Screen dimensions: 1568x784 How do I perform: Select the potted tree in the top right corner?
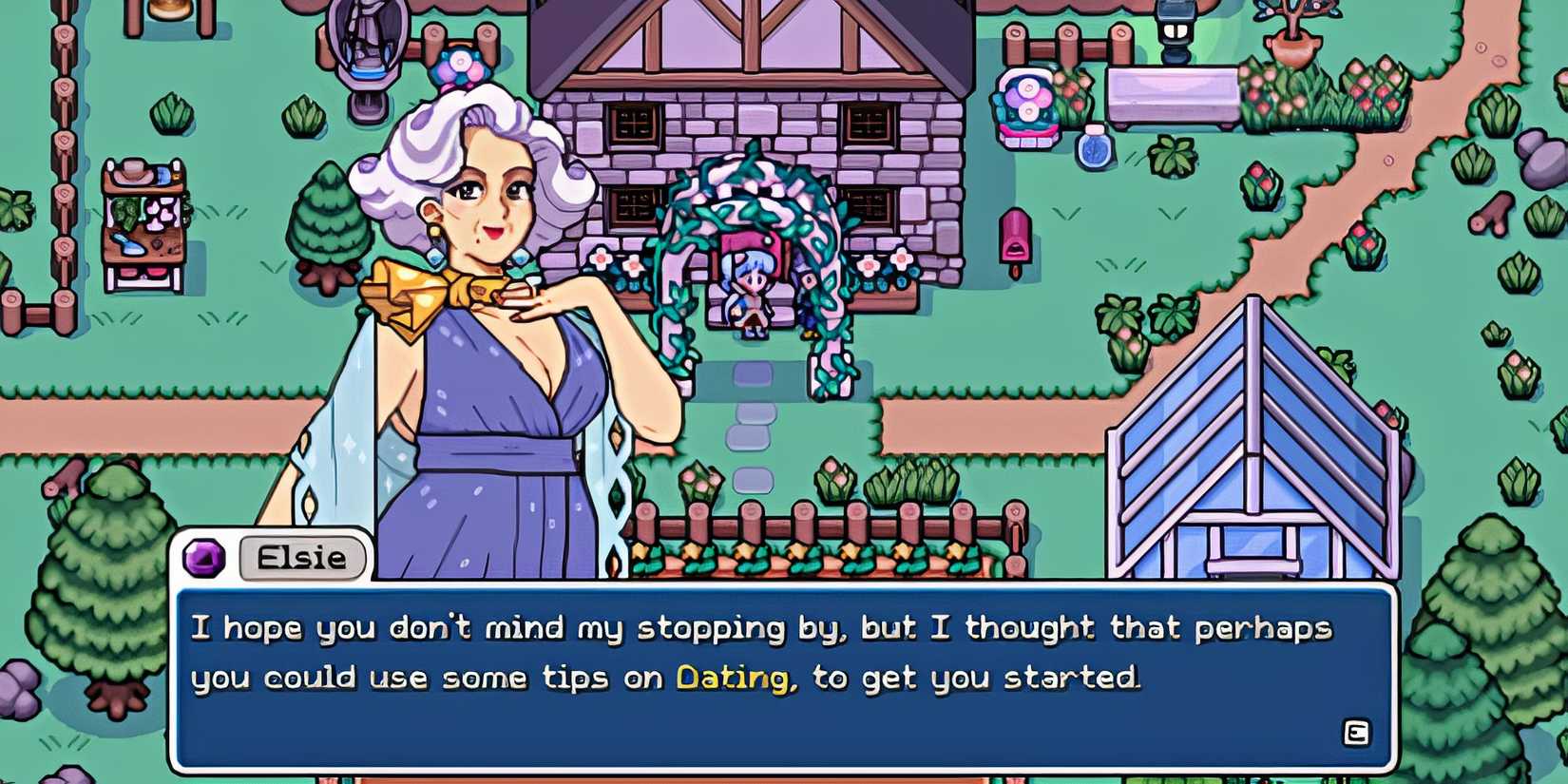point(1292,38)
